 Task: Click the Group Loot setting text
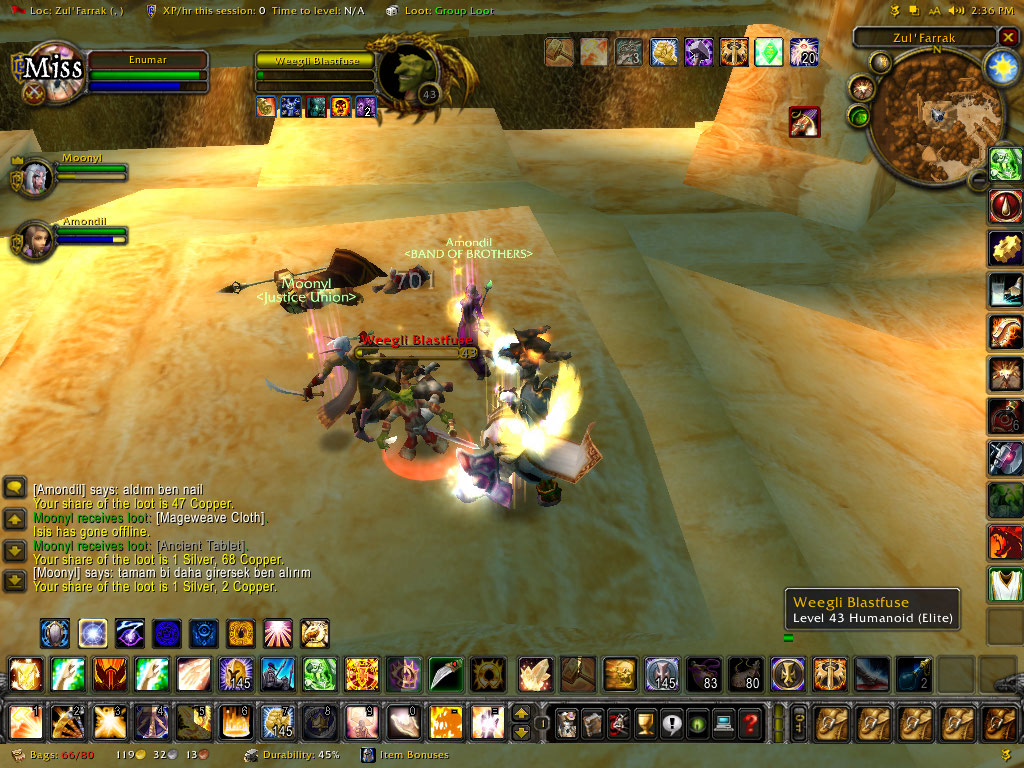(x=463, y=11)
